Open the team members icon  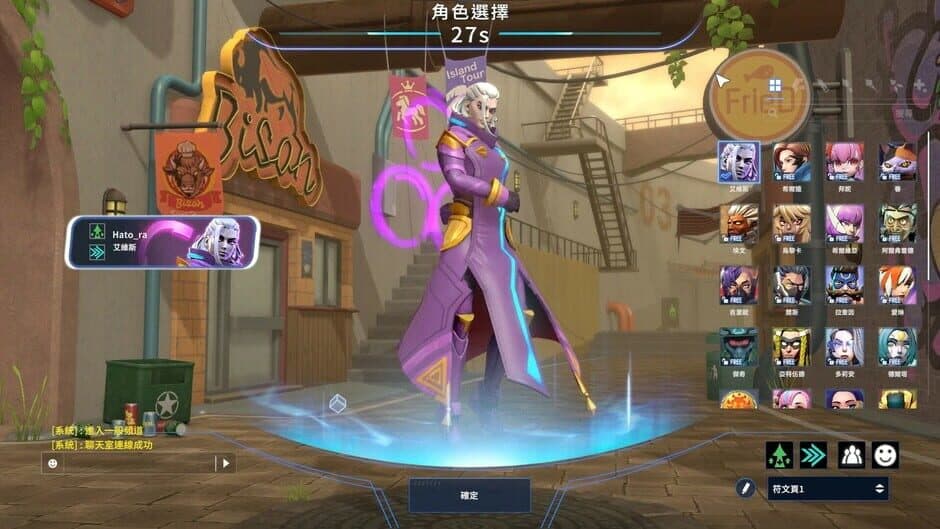[x=851, y=455]
